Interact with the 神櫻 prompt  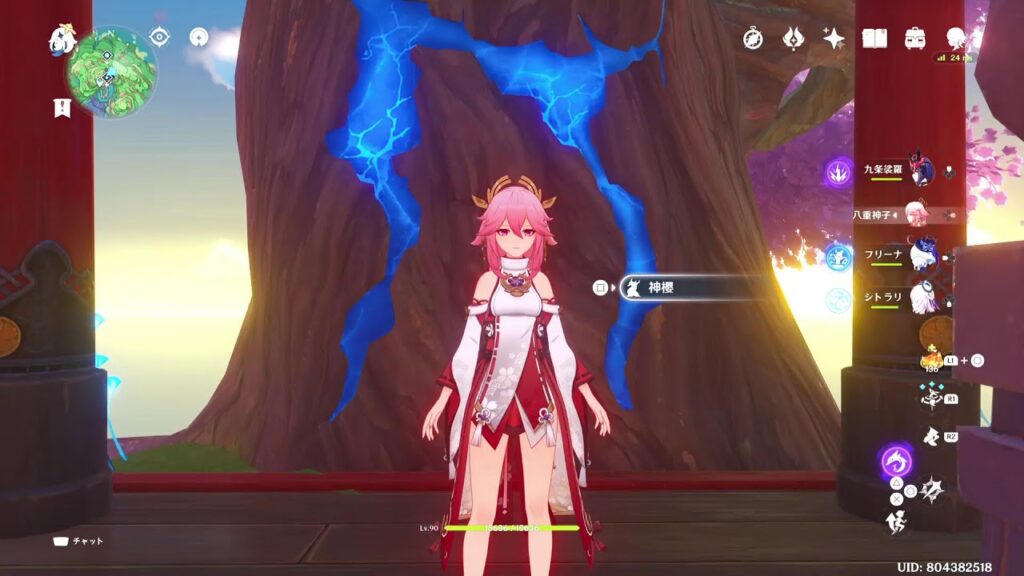(690, 288)
